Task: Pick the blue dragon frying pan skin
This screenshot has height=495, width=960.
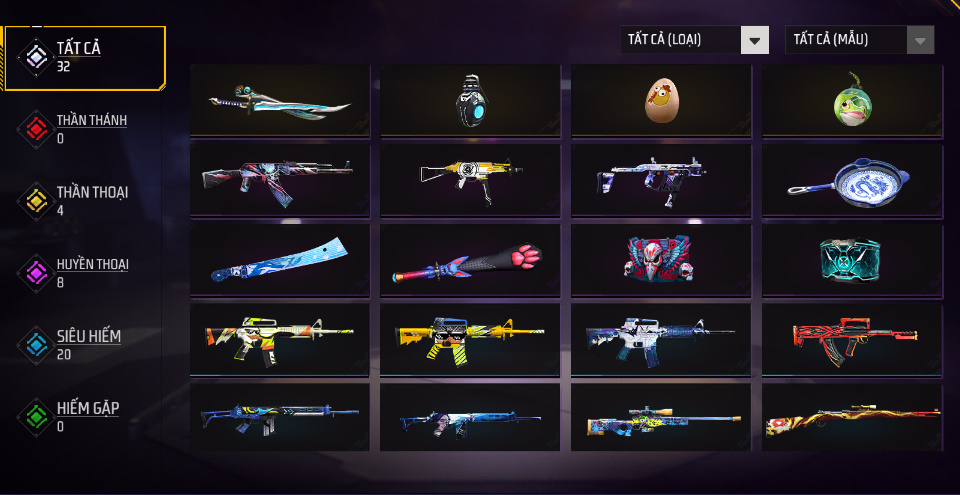Action: 852,180
